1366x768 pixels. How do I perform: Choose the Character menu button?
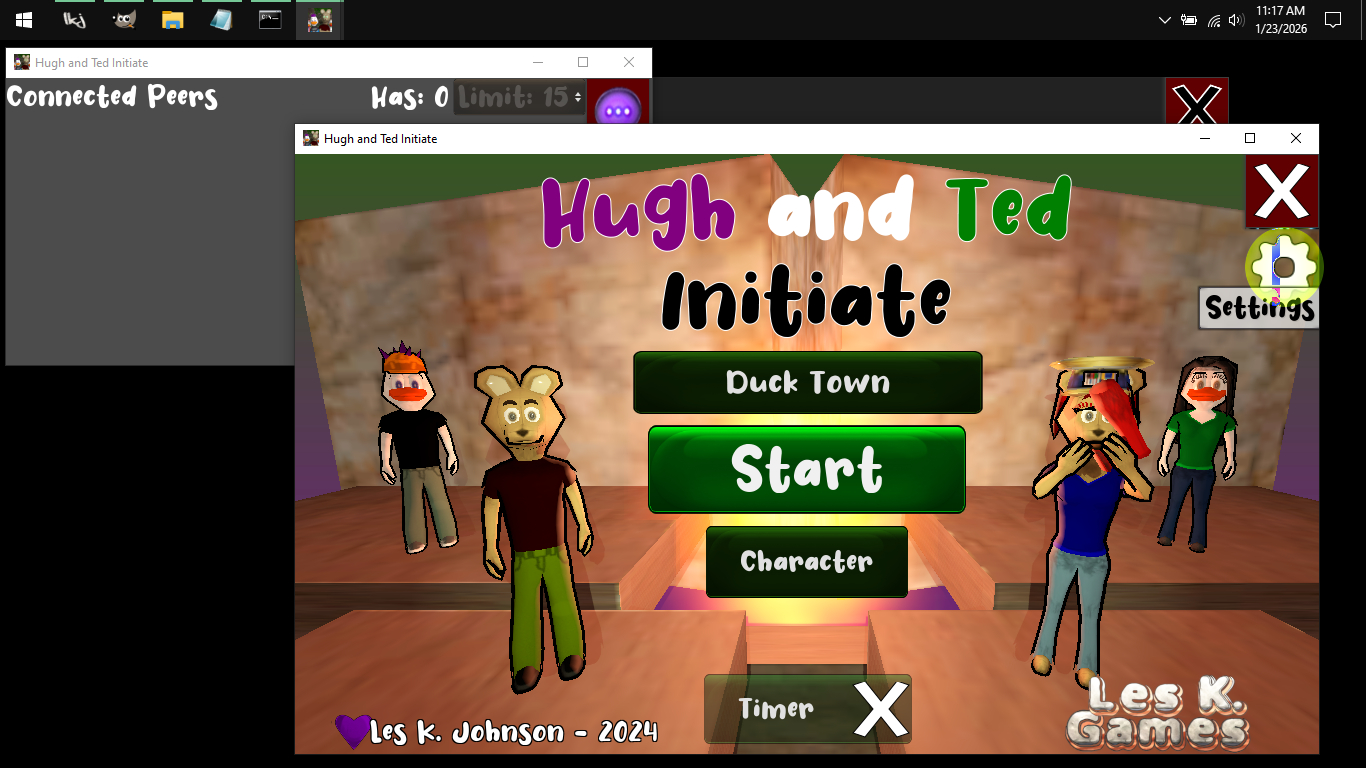pos(806,561)
